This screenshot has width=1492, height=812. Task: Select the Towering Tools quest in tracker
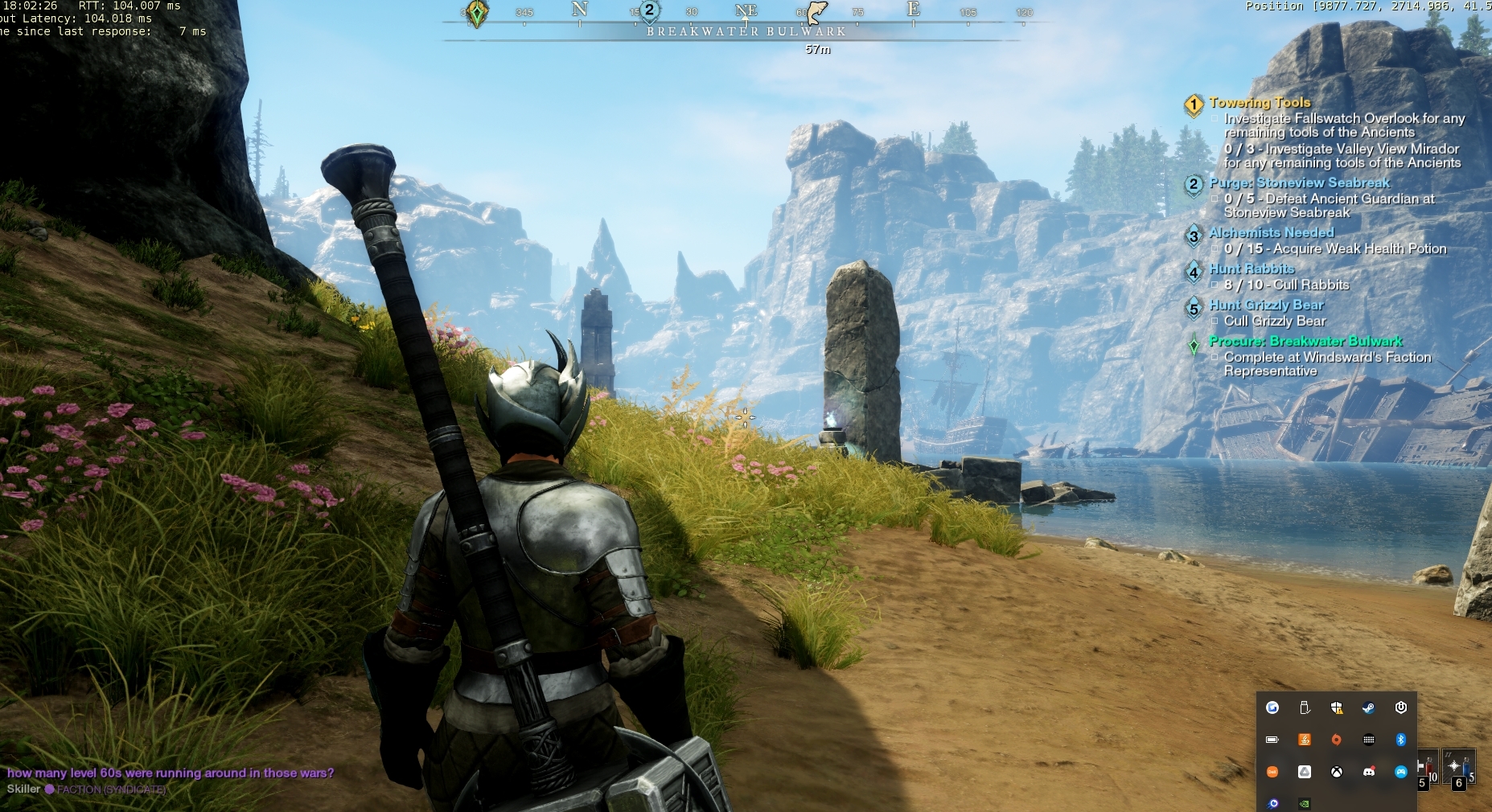click(1260, 103)
